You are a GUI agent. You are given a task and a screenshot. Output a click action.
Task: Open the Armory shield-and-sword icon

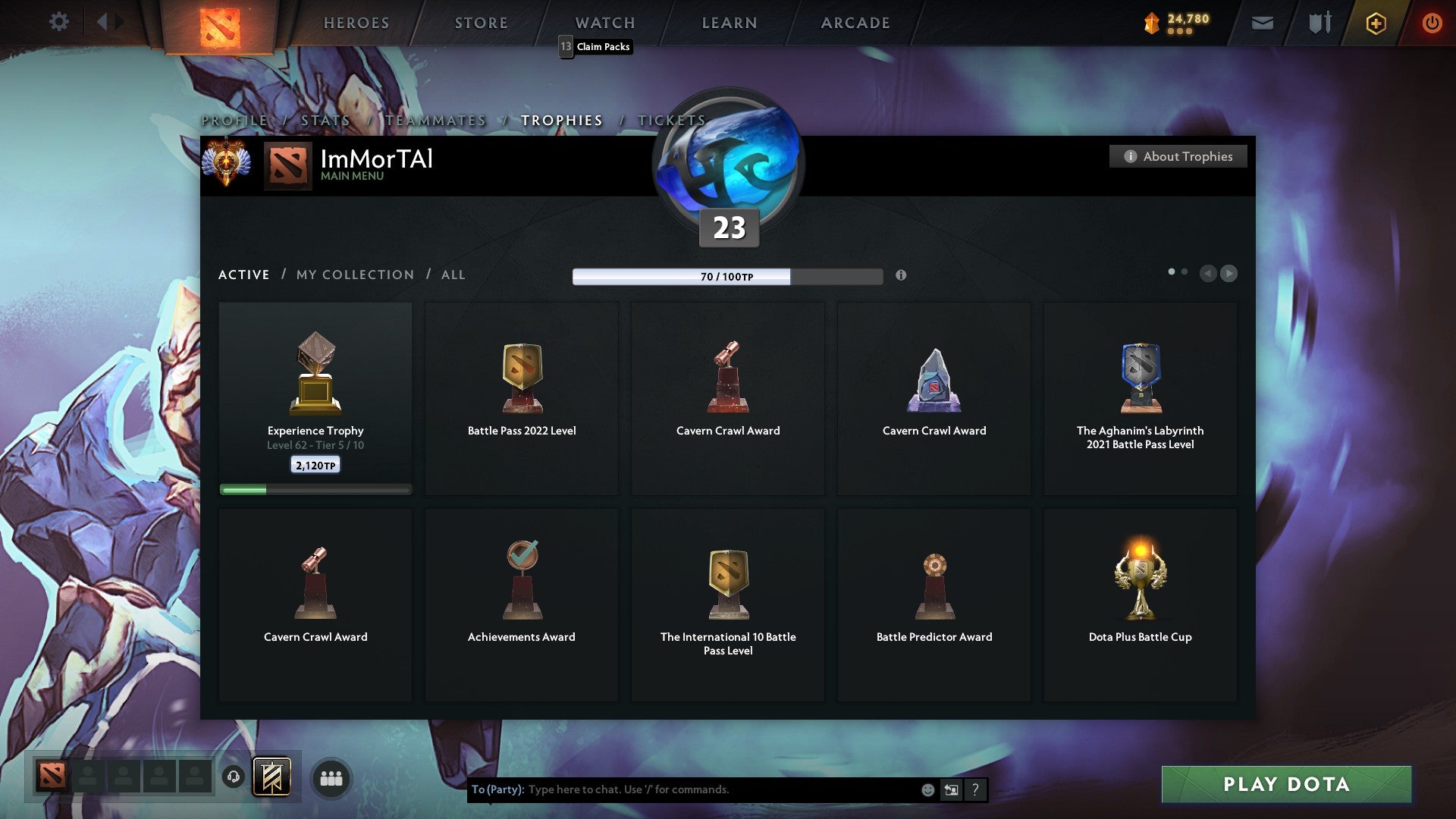[1319, 23]
